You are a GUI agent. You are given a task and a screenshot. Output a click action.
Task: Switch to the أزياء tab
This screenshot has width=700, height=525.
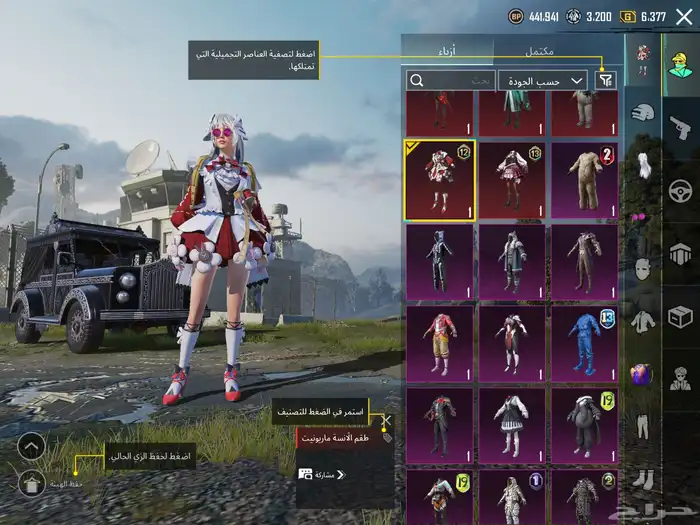[447, 50]
